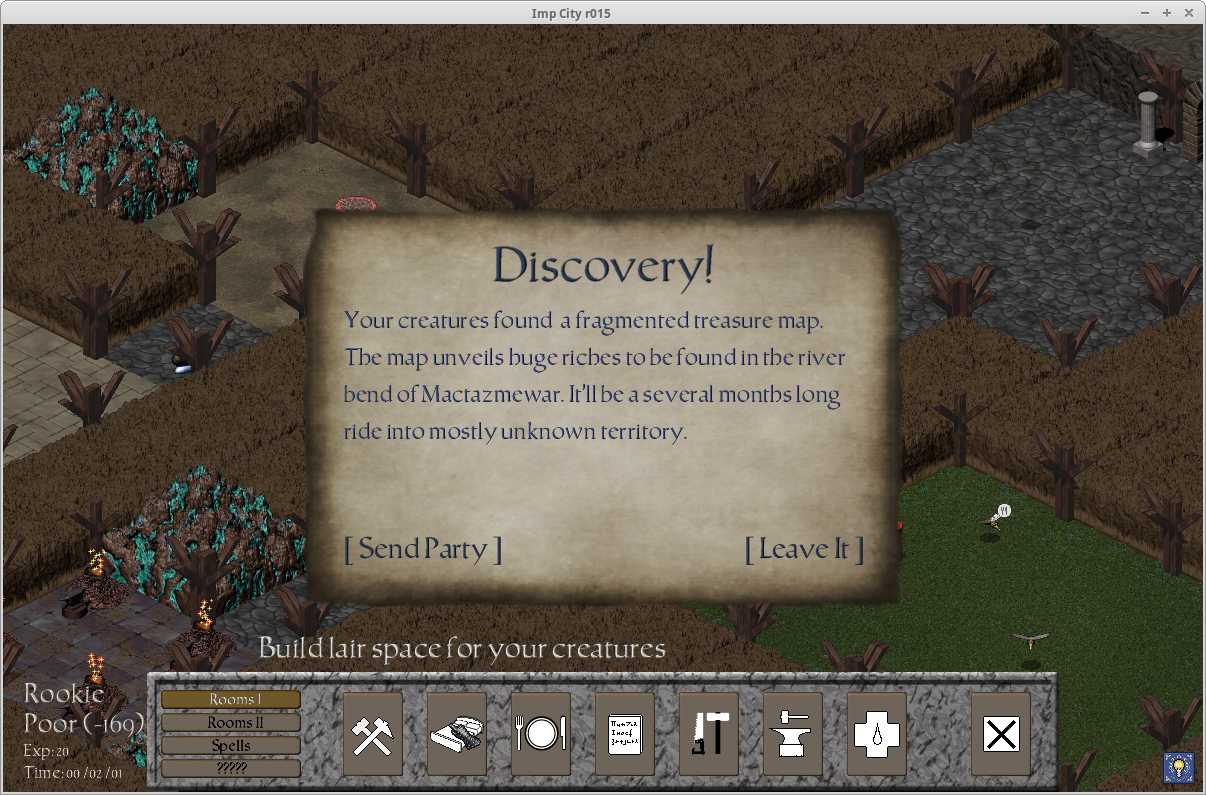Choose the written page library room

625,734
